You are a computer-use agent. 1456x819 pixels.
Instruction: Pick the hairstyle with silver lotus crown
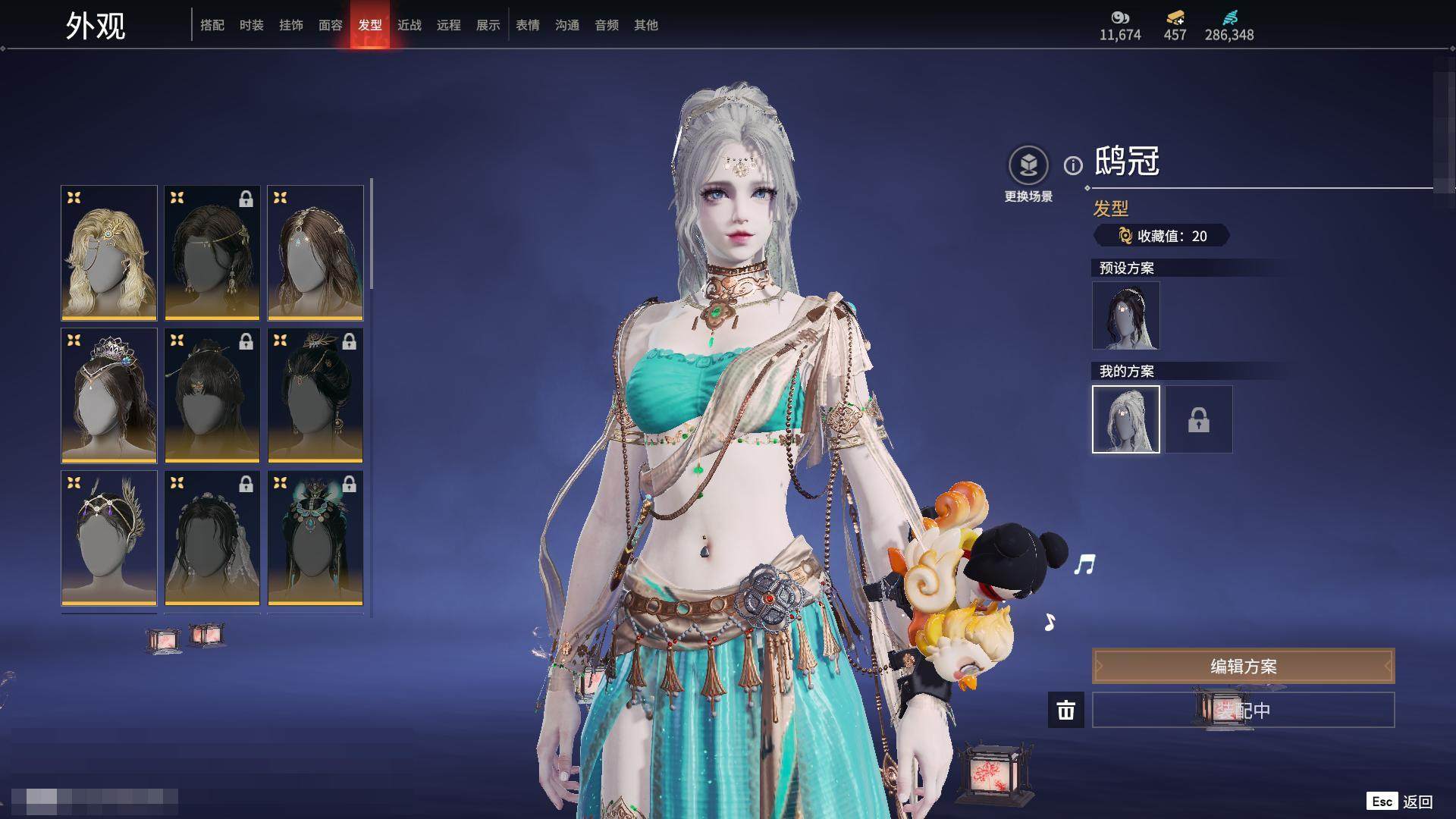(x=109, y=395)
